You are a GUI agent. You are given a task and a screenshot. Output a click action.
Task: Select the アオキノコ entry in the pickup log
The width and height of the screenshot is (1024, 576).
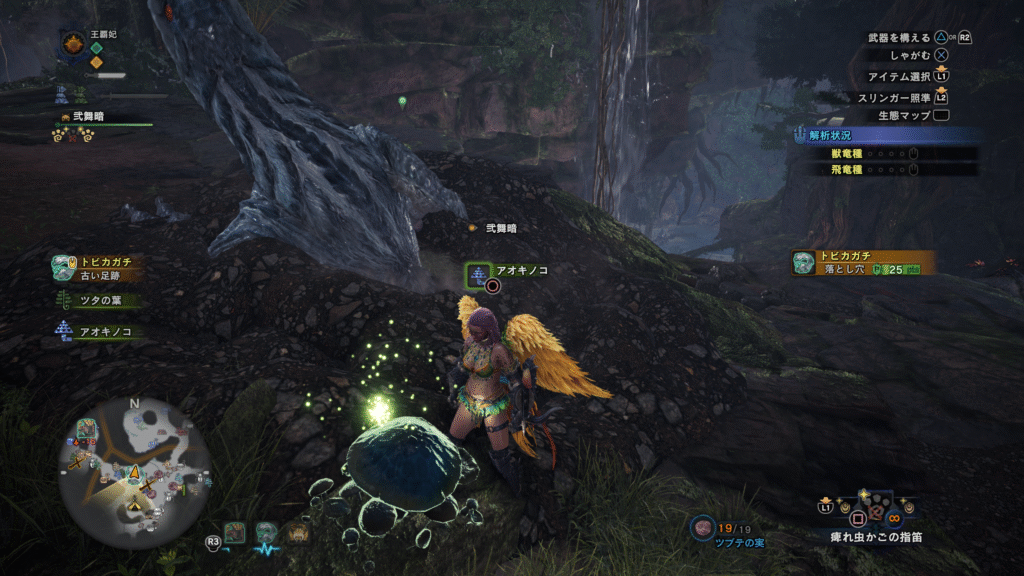[96, 331]
